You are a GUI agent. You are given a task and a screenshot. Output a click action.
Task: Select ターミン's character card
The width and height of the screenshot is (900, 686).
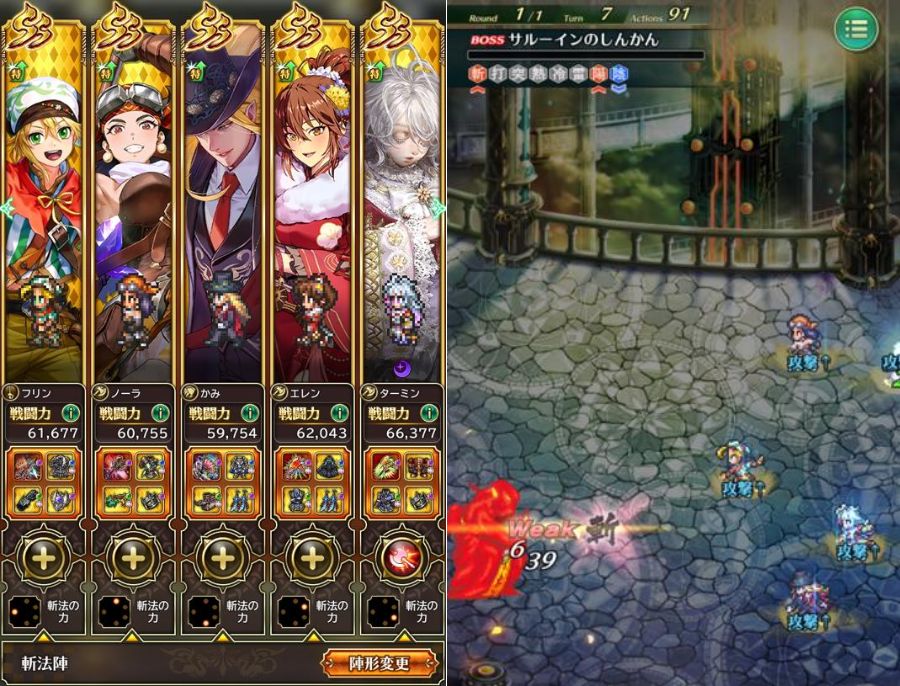[x=400, y=200]
